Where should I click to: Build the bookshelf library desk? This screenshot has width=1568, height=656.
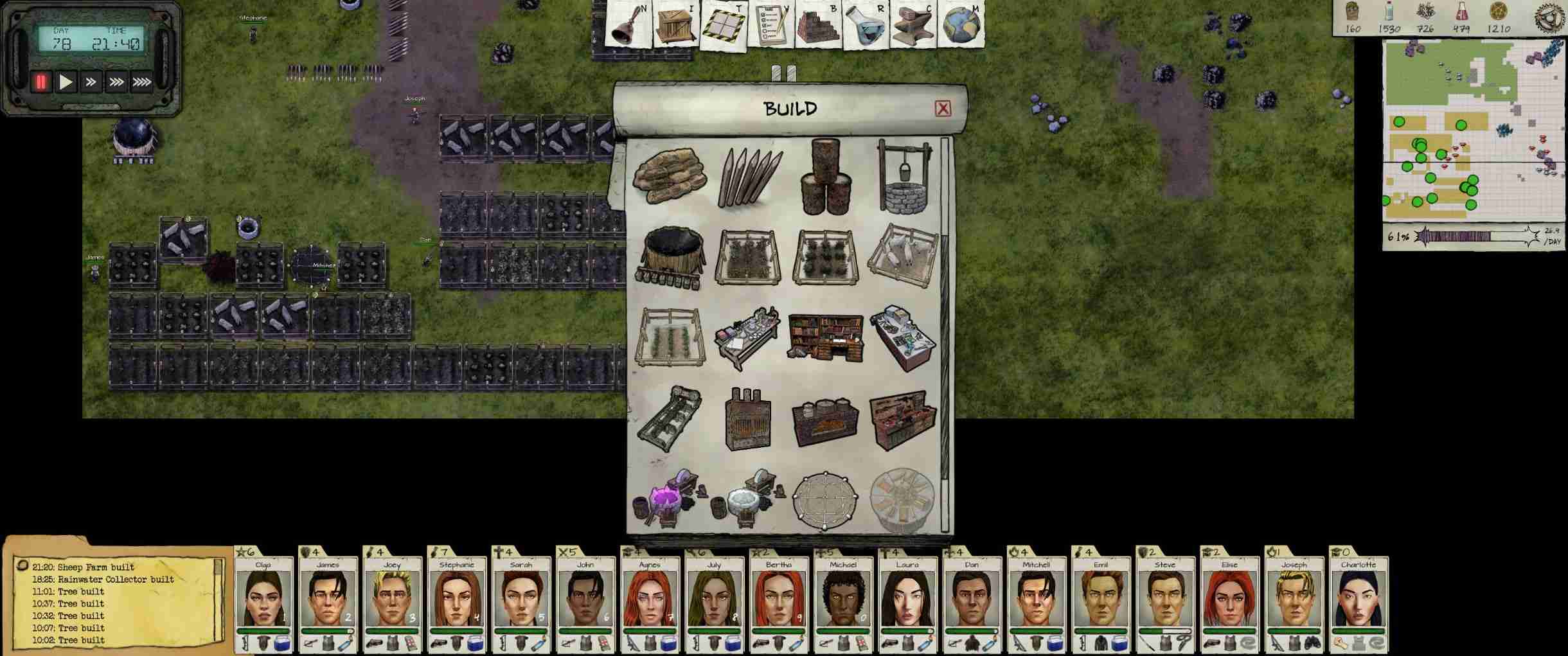(x=825, y=337)
